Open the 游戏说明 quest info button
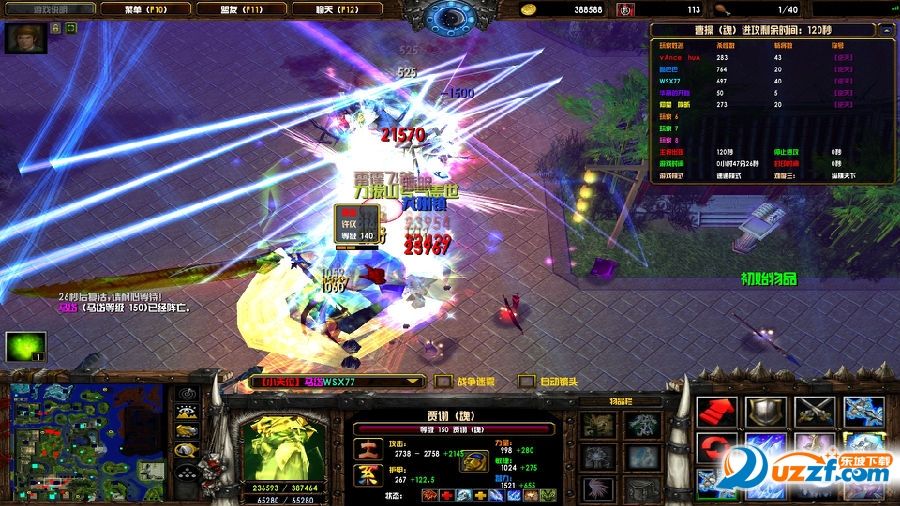This screenshot has width=900, height=506. [48, 8]
